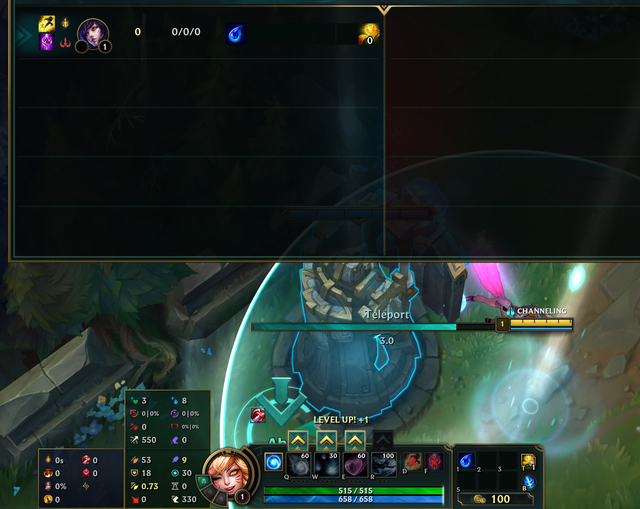Click the passive ability icon beside Q
This screenshot has height=509, width=640.
point(273,463)
